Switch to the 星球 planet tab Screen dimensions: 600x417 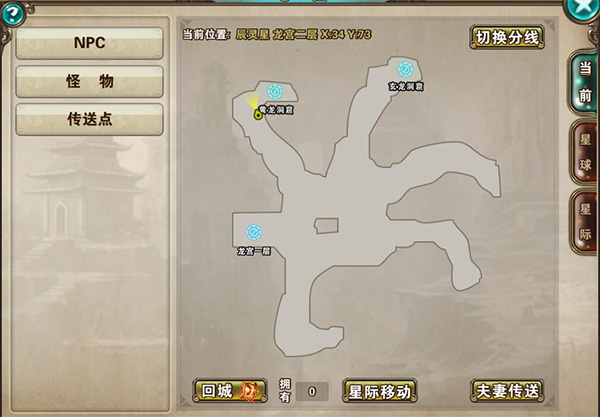click(584, 150)
